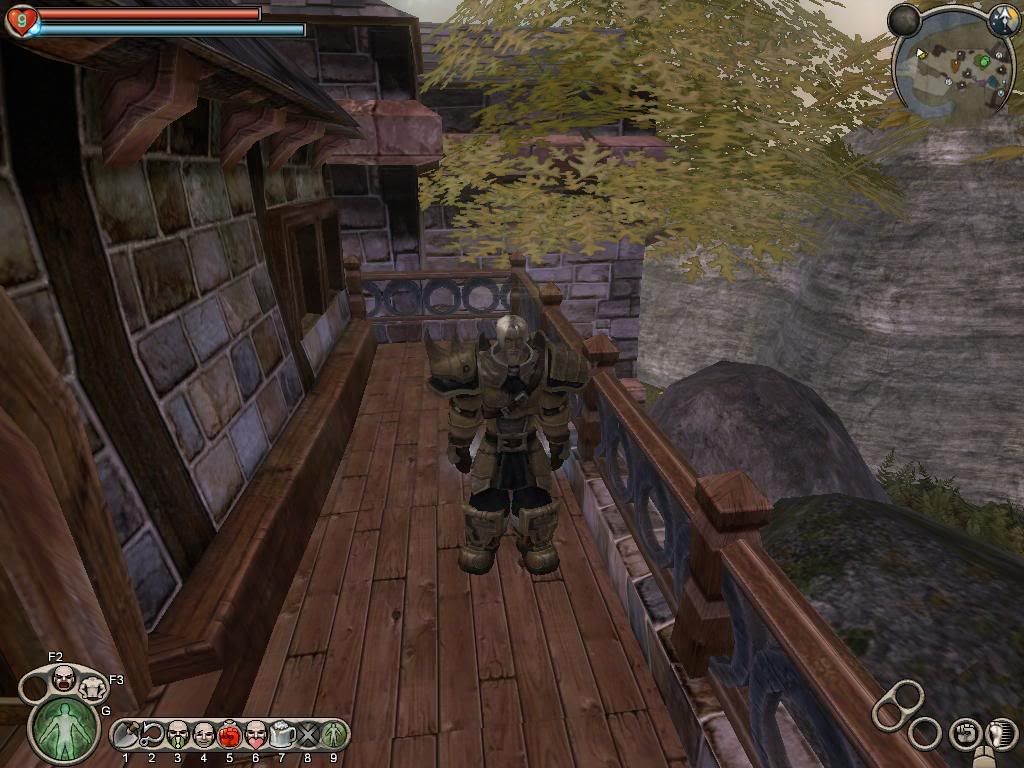
Task: Choose the fishing rod hotbar slot
Action: pos(152,735)
